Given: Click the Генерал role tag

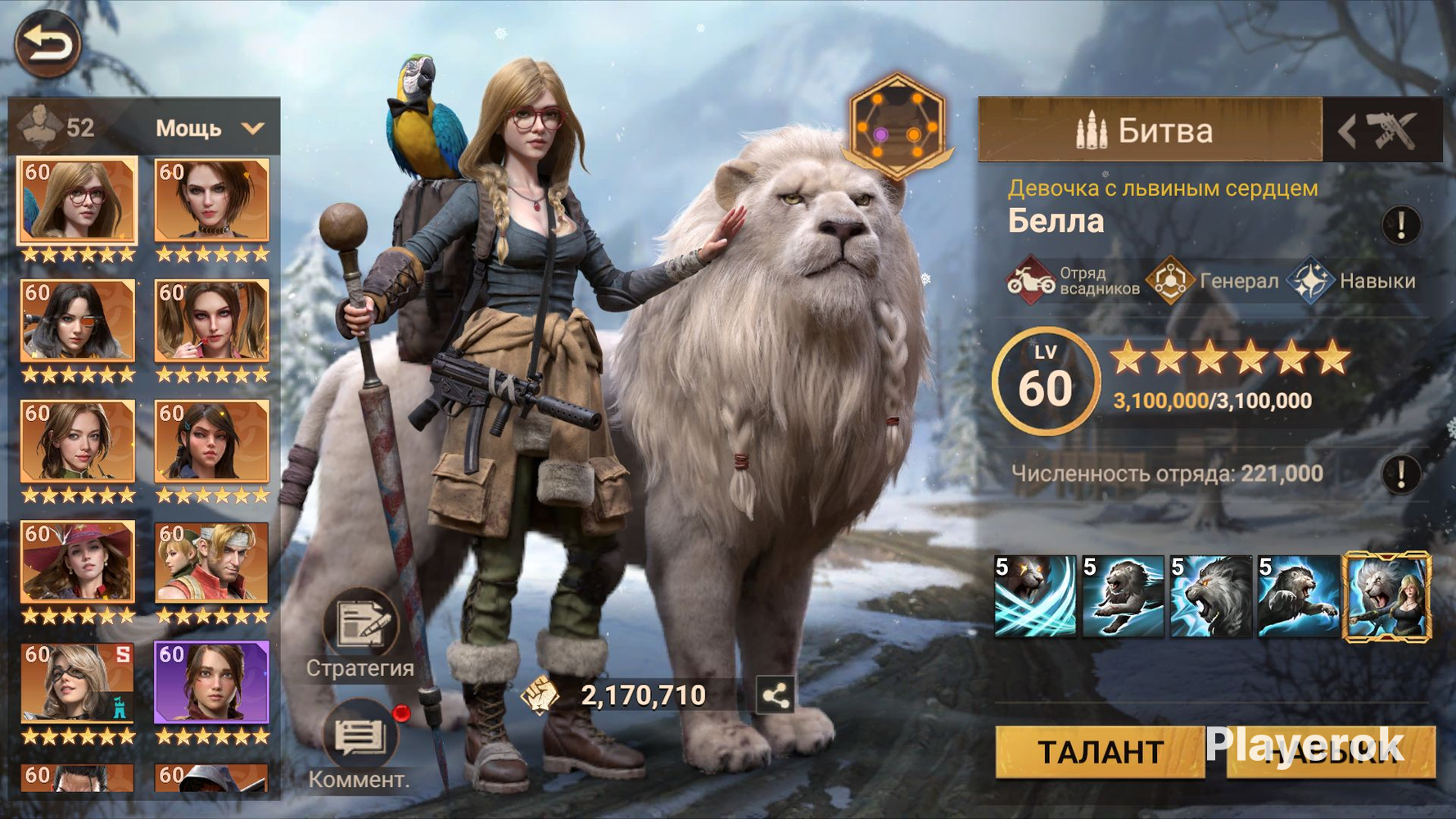Looking at the screenshot, I should click(1214, 281).
